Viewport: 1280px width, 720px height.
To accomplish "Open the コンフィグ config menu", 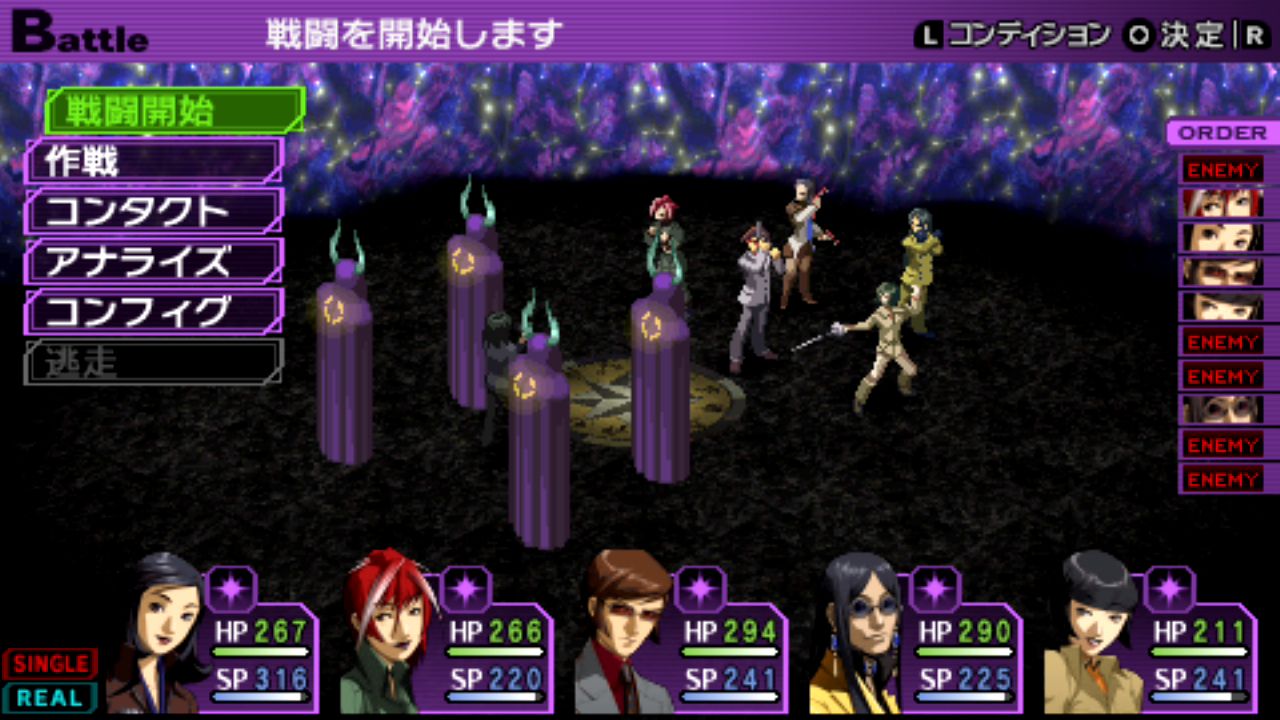I will [x=154, y=312].
